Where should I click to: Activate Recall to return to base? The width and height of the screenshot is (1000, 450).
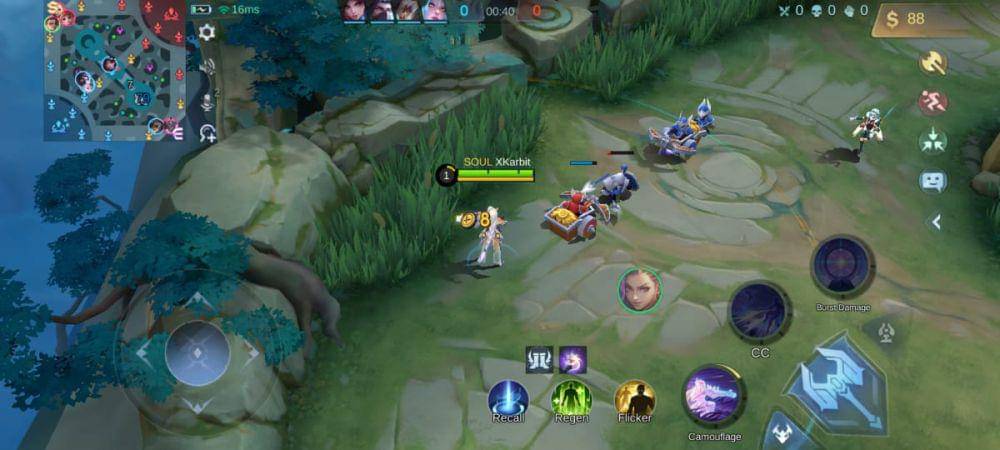[508, 398]
